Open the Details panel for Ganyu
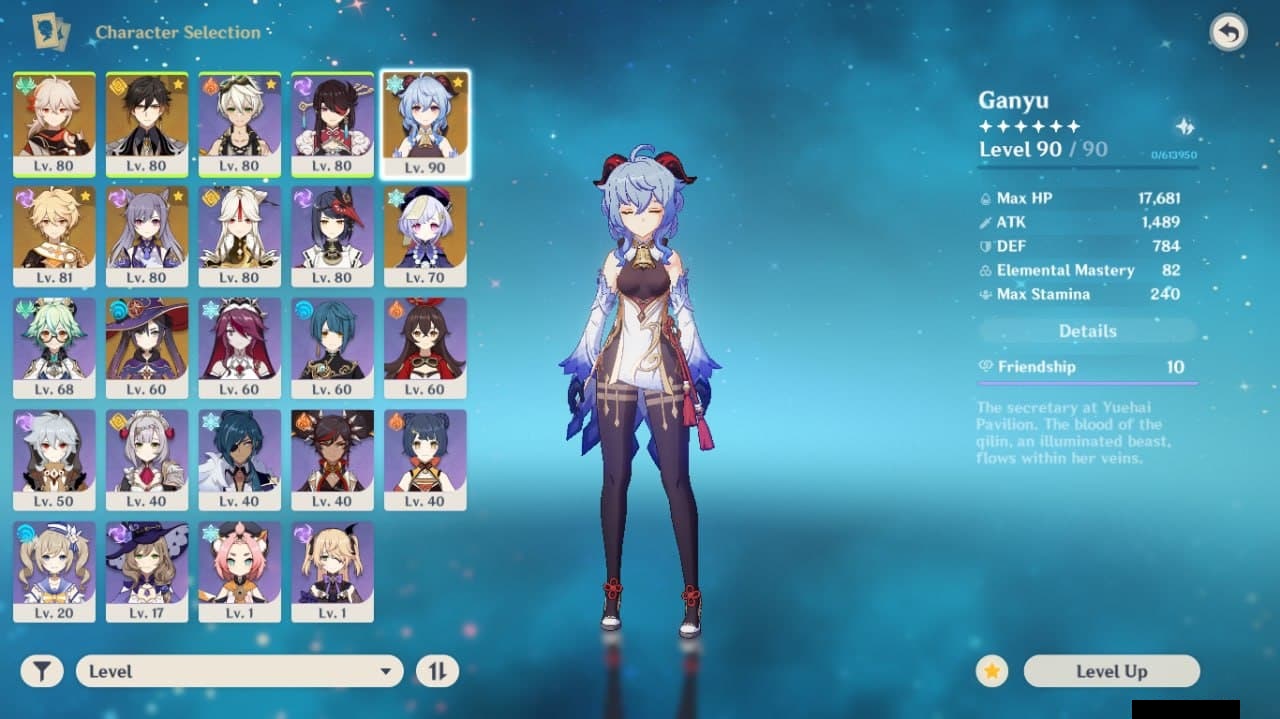Viewport: 1280px width, 719px height. (1087, 331)
